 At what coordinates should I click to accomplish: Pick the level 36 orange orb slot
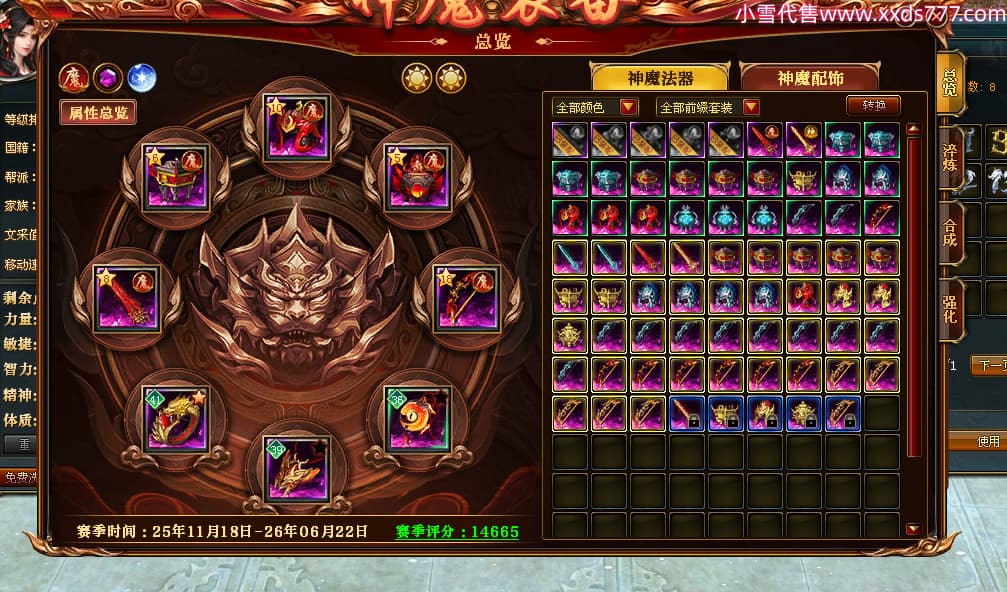pos(418,419)
